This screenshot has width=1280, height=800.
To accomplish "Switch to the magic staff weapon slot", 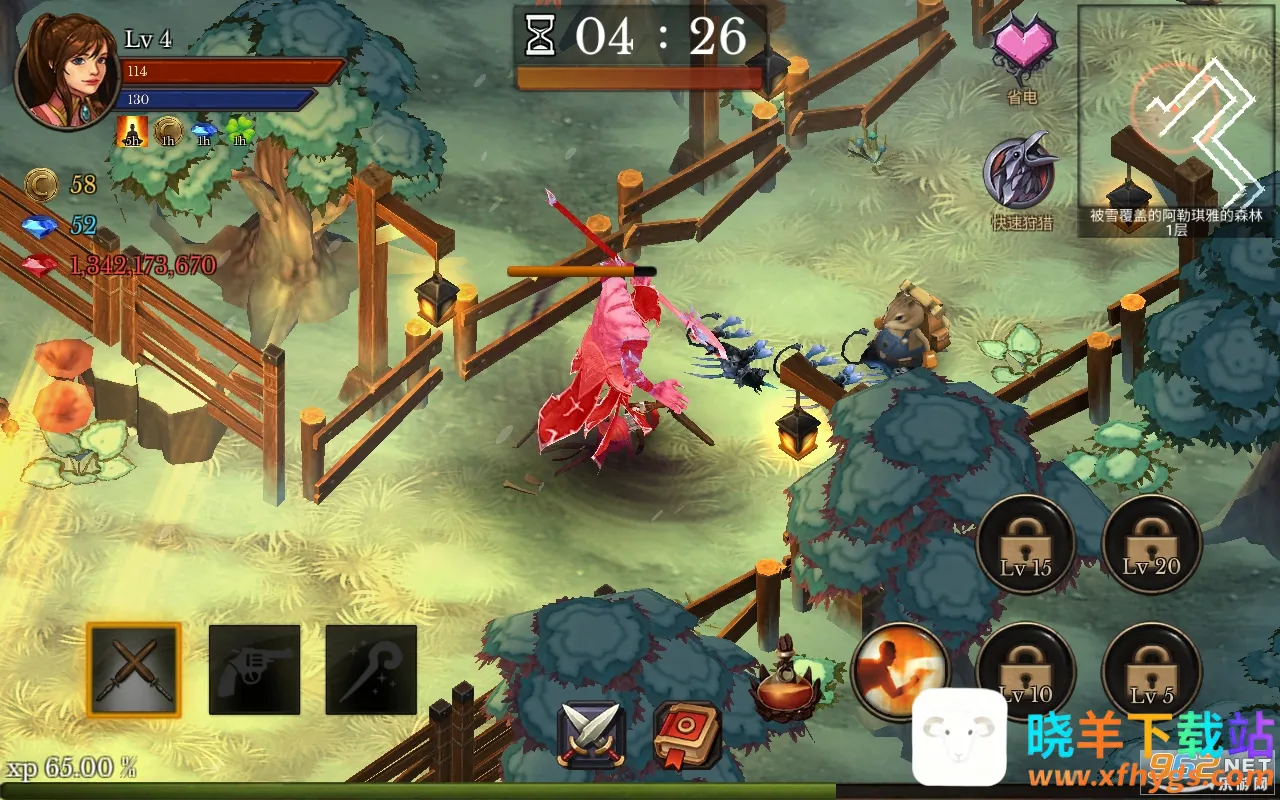I will tap(371, 669).
